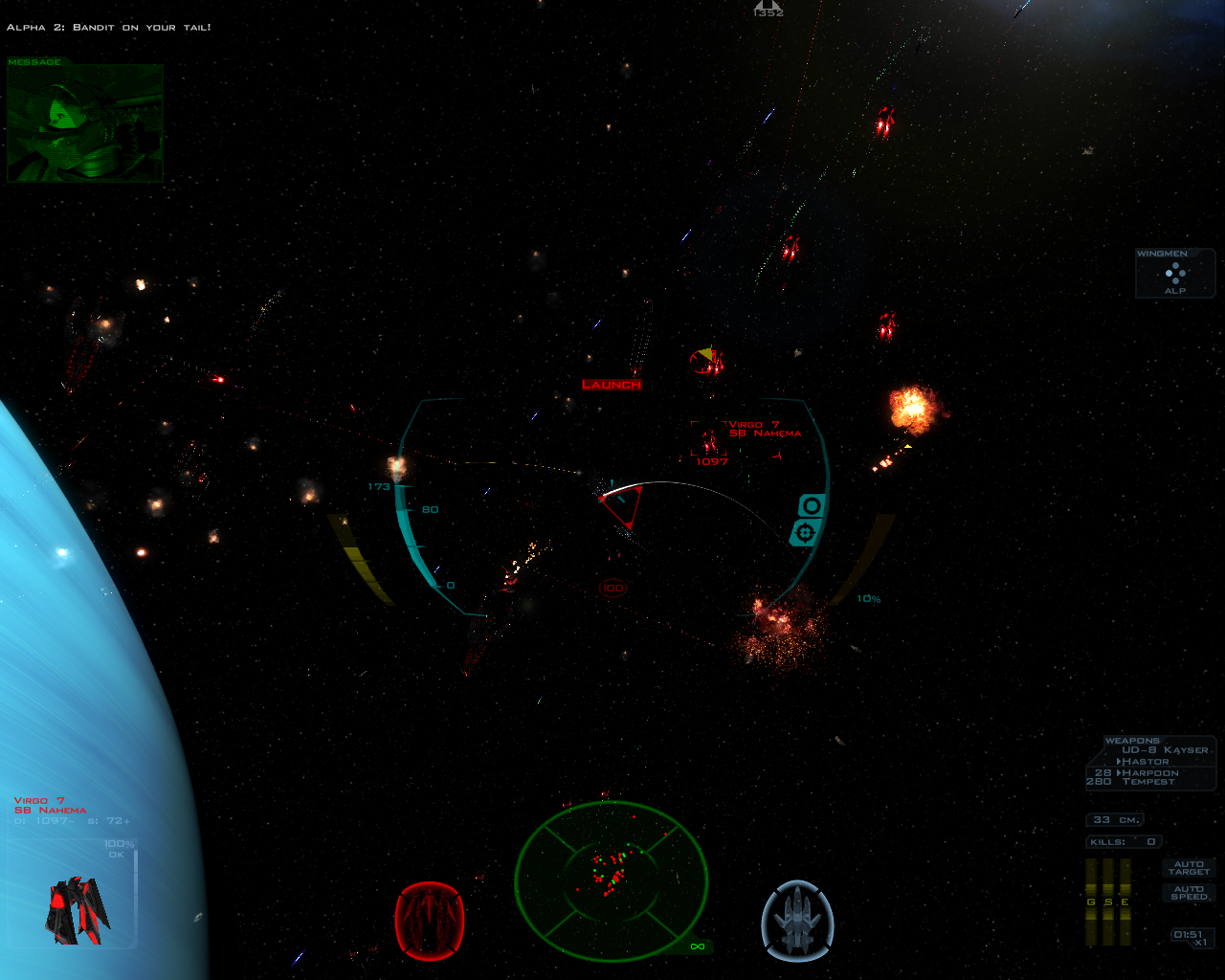Select the blue player ship shield icon

coord(797,920)
